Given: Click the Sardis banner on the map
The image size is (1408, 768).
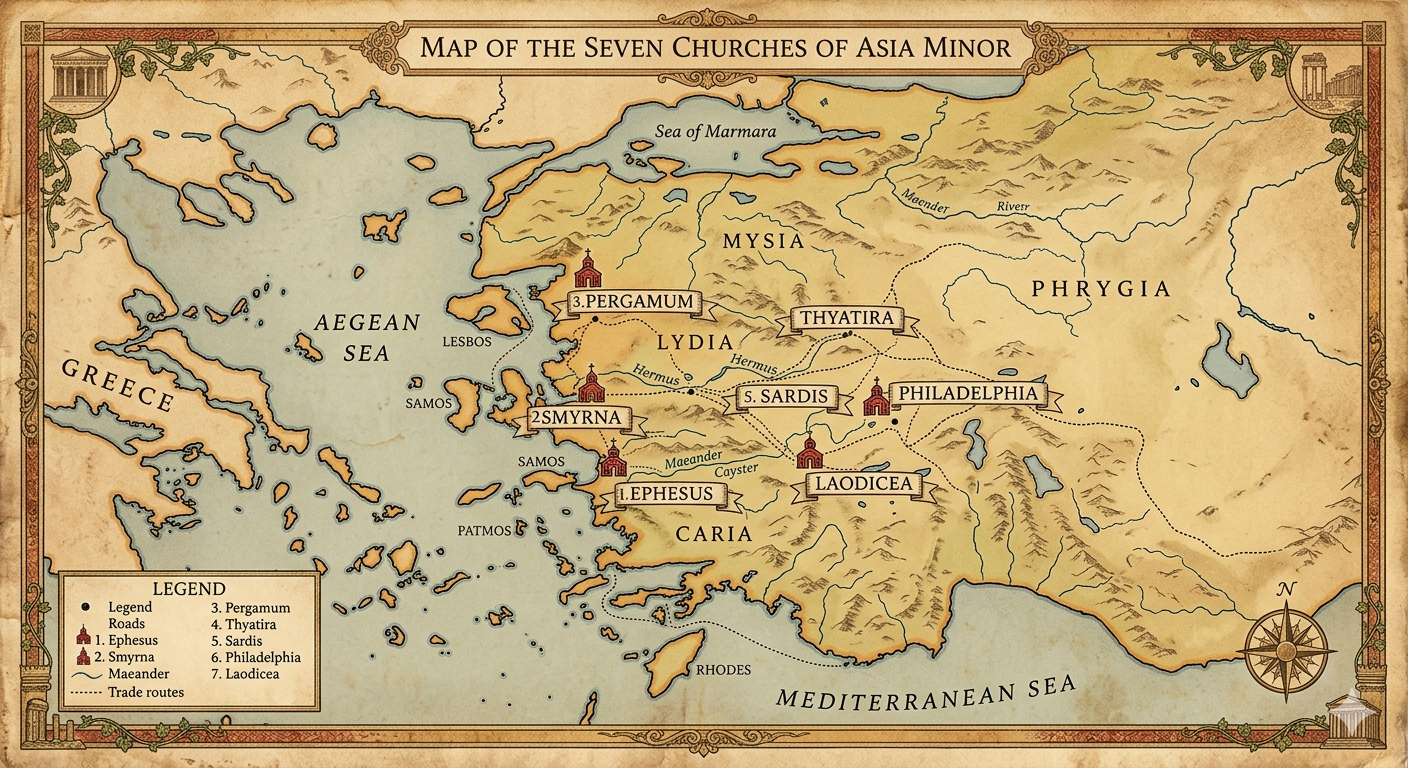Looking at the screenshot, I should pos(786,396).
